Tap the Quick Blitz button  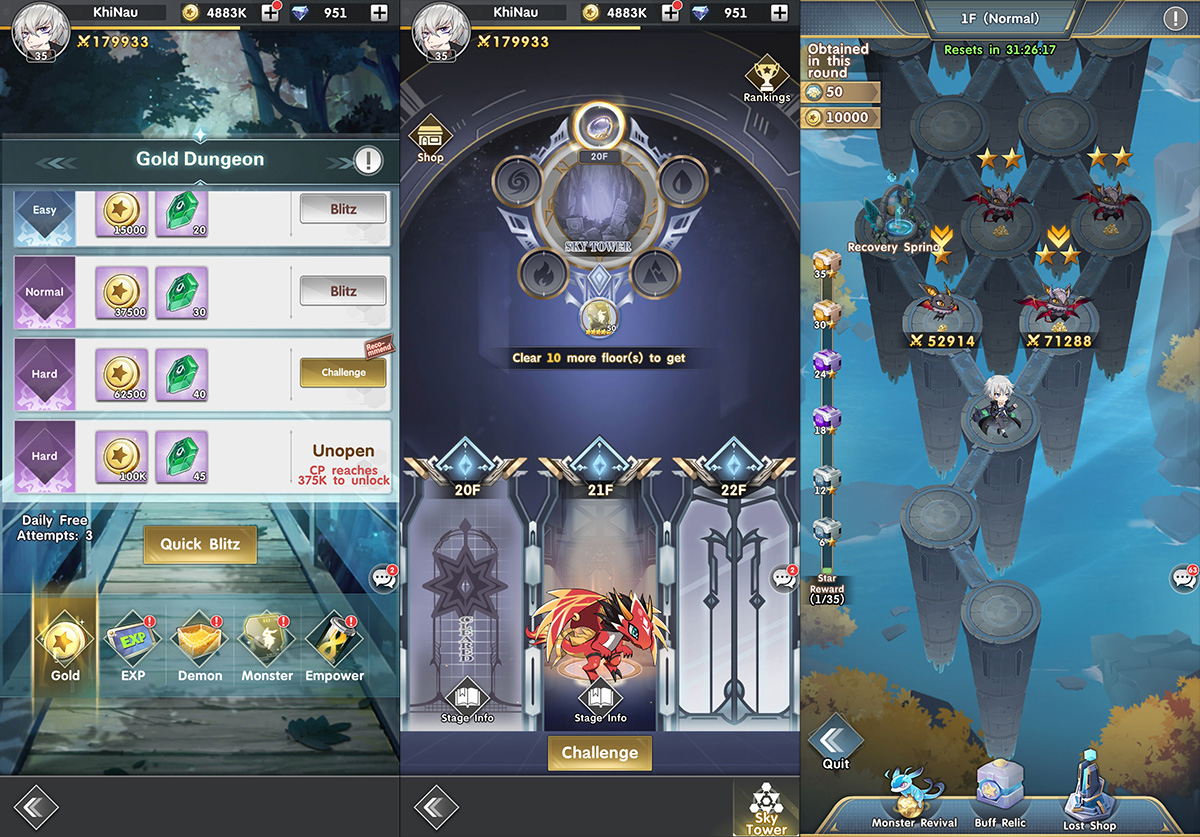(x=200, y=545)
